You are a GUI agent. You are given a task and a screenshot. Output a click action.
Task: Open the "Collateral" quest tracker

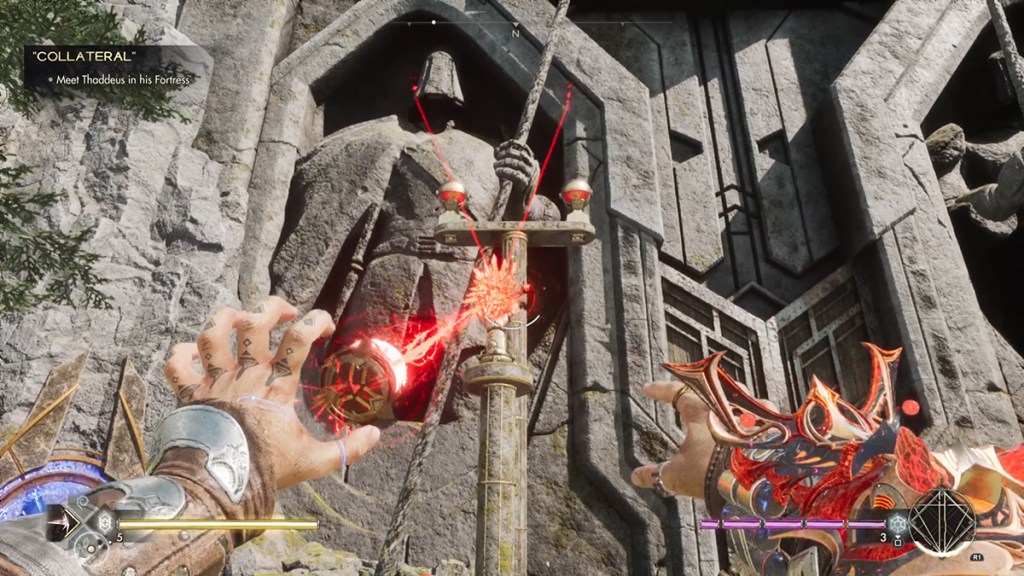click(110, 69)
